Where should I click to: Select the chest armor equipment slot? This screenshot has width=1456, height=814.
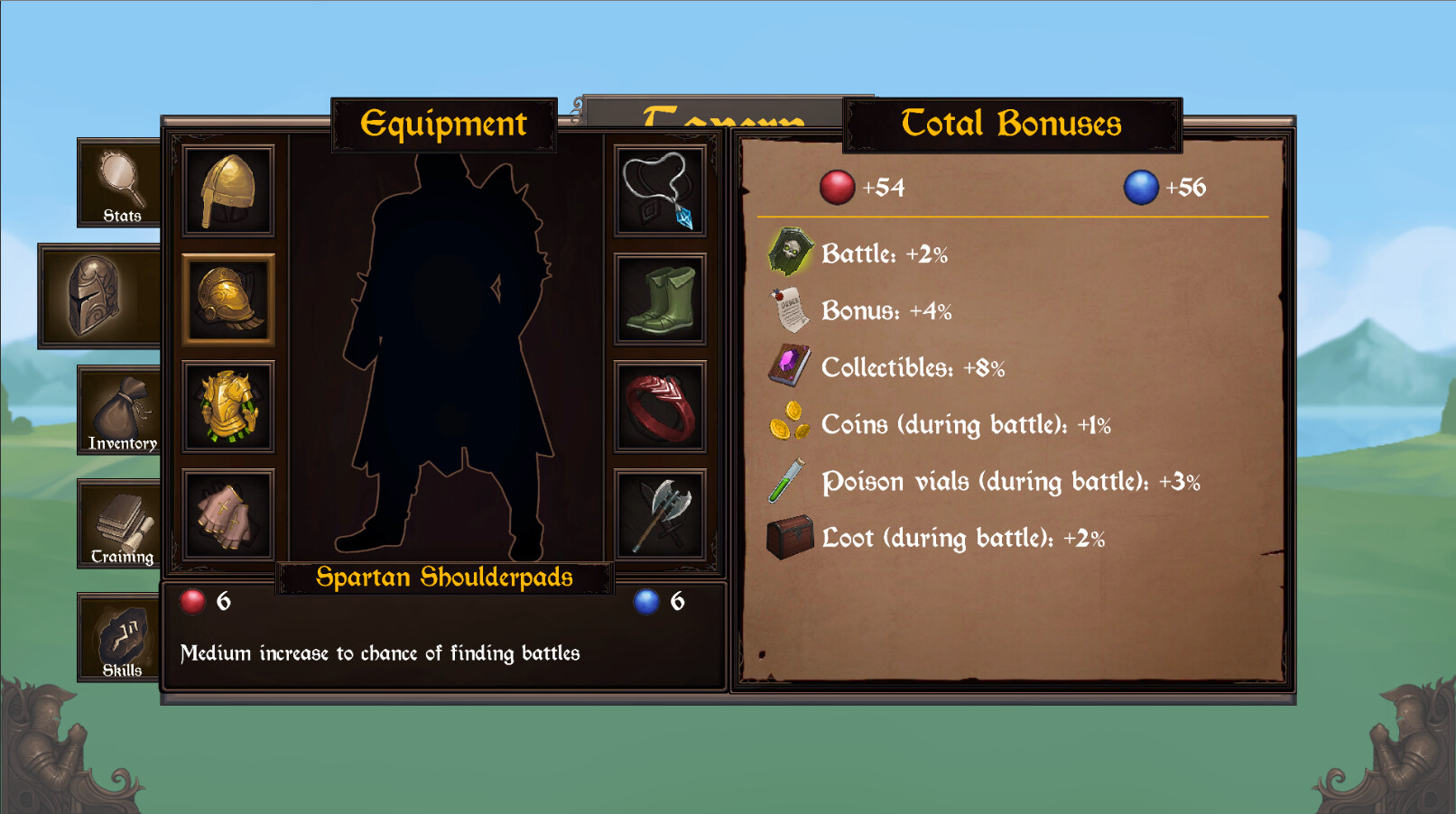[x=227, y=408]
